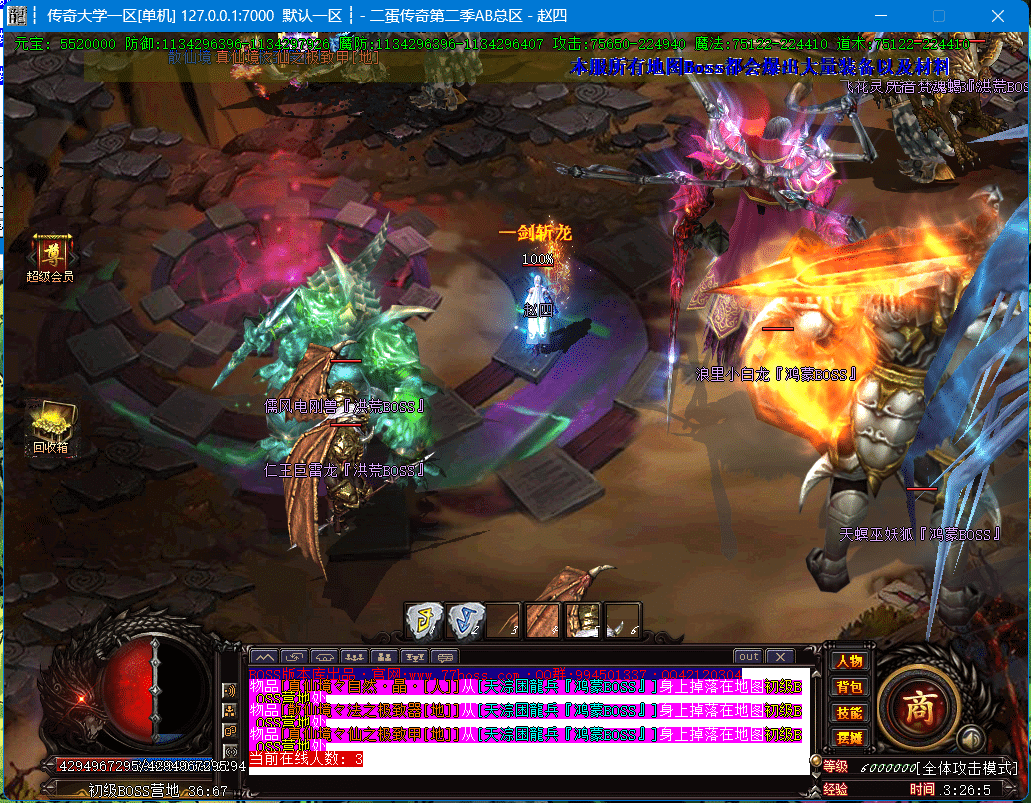1031x803 pixels.
Task: Open the 技能 skills panel
Action: (x=849, y=713)
